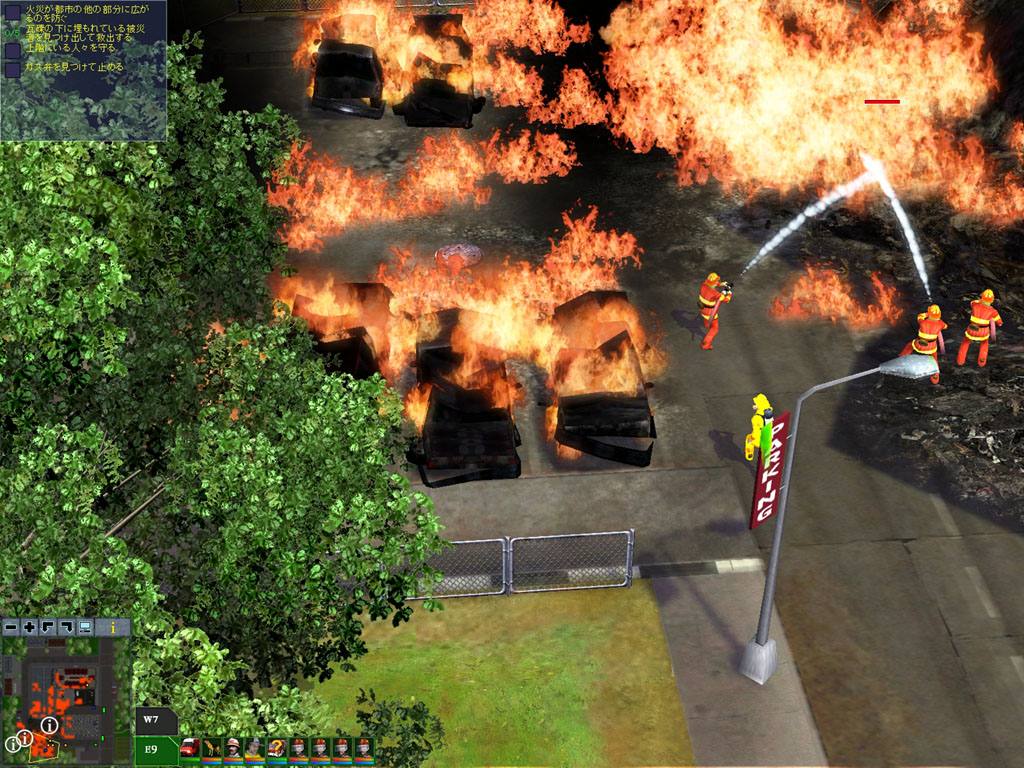
Task: Click the monitor icon above the minimap
Action: pos(85,627)
